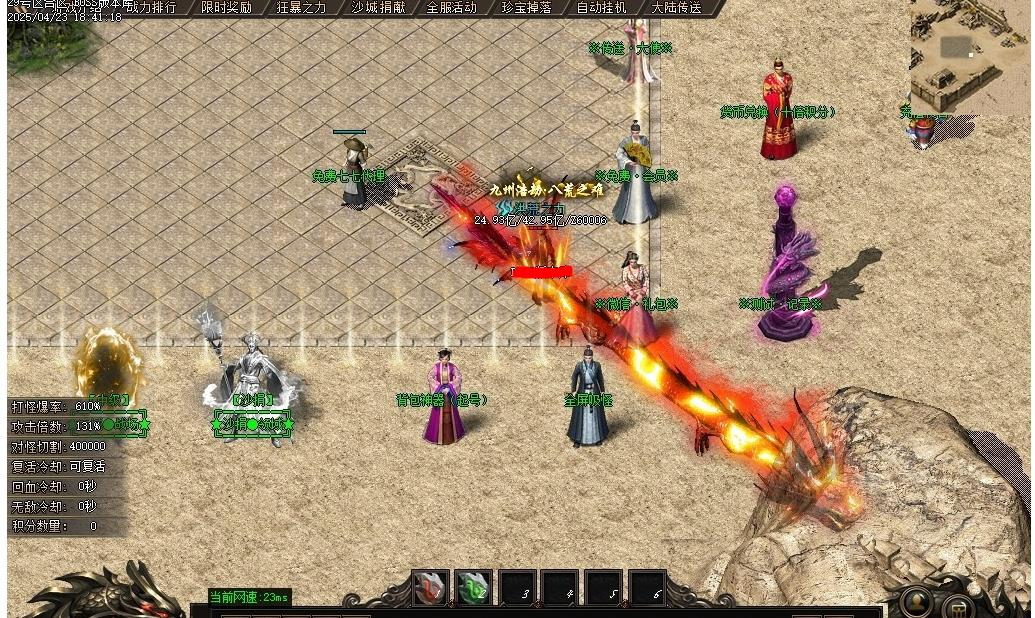Use the green potion in hotbar slot 2

click(x=474, y=588)
